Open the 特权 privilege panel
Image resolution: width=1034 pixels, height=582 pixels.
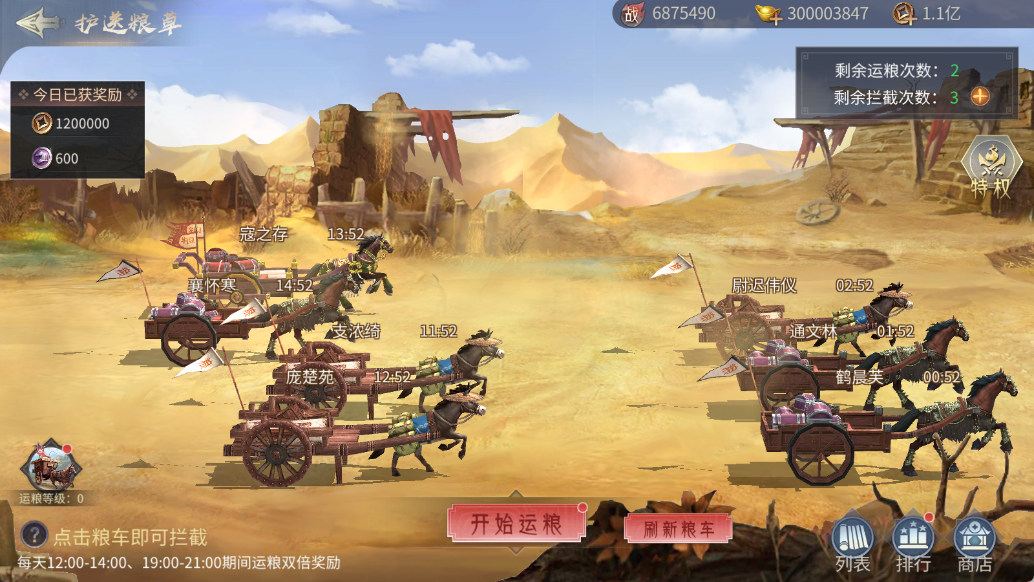coord(990,167)
